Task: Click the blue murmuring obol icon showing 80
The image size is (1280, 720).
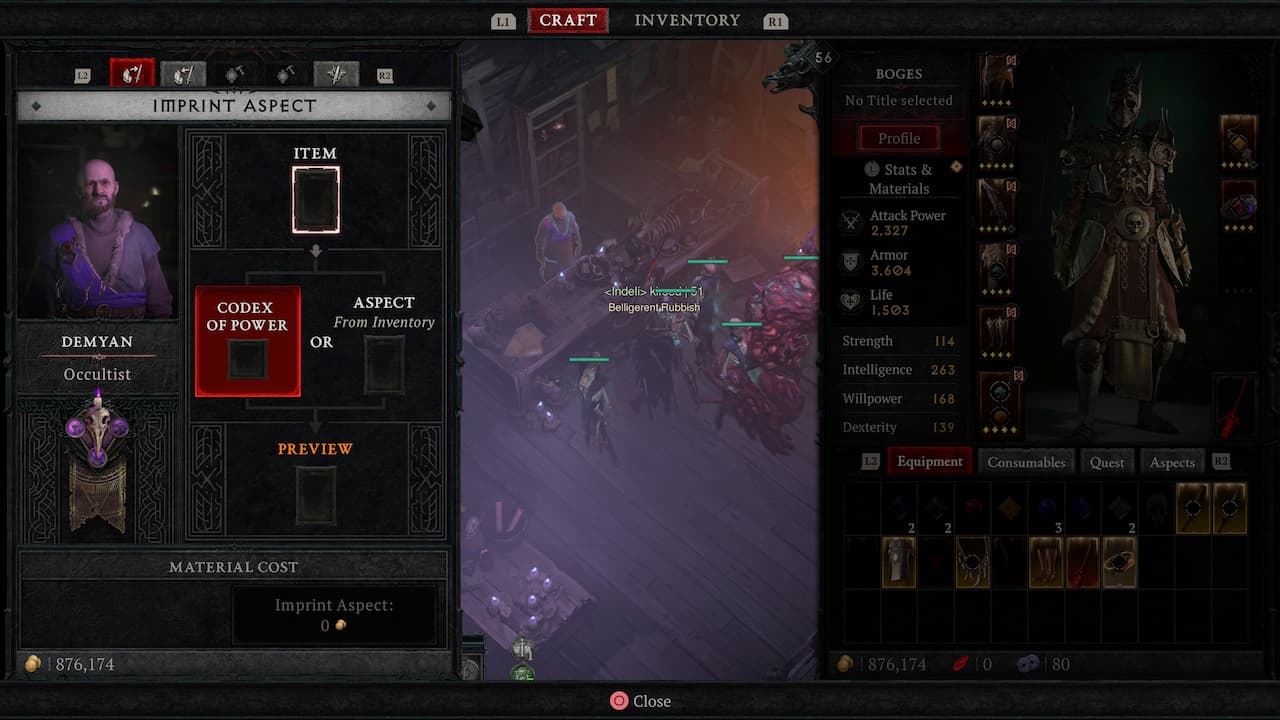Action: coord(1028,663)
